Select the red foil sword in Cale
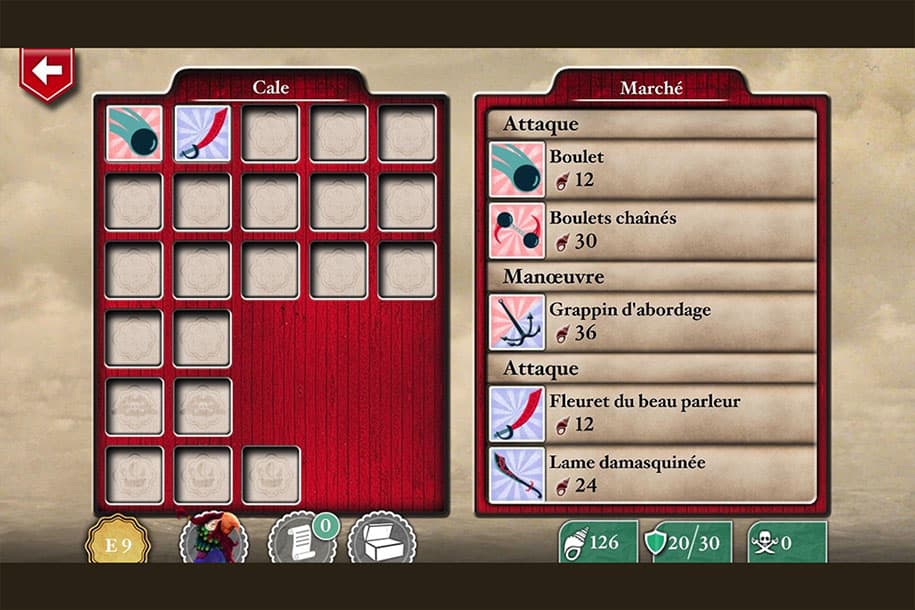This screenshot has width=915, height=610. pos(202,134)
